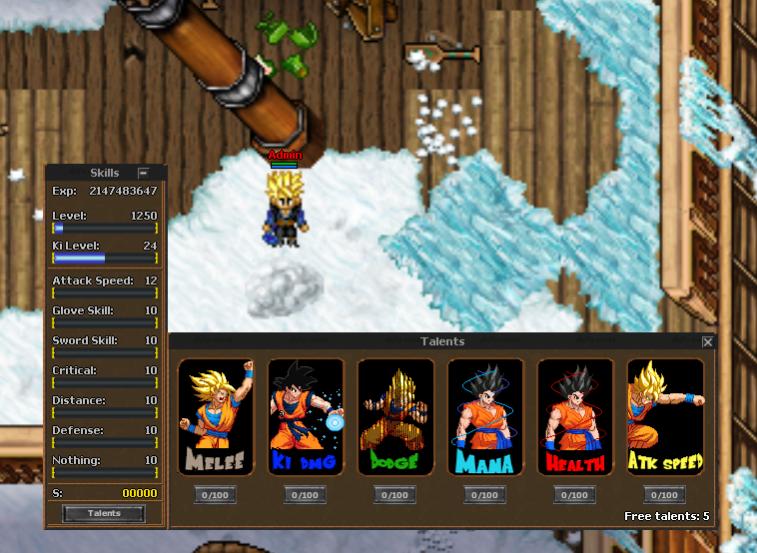757x553 pixels.
Task: Choose the Ki Dmg talent card
Action: click(305, 418)
